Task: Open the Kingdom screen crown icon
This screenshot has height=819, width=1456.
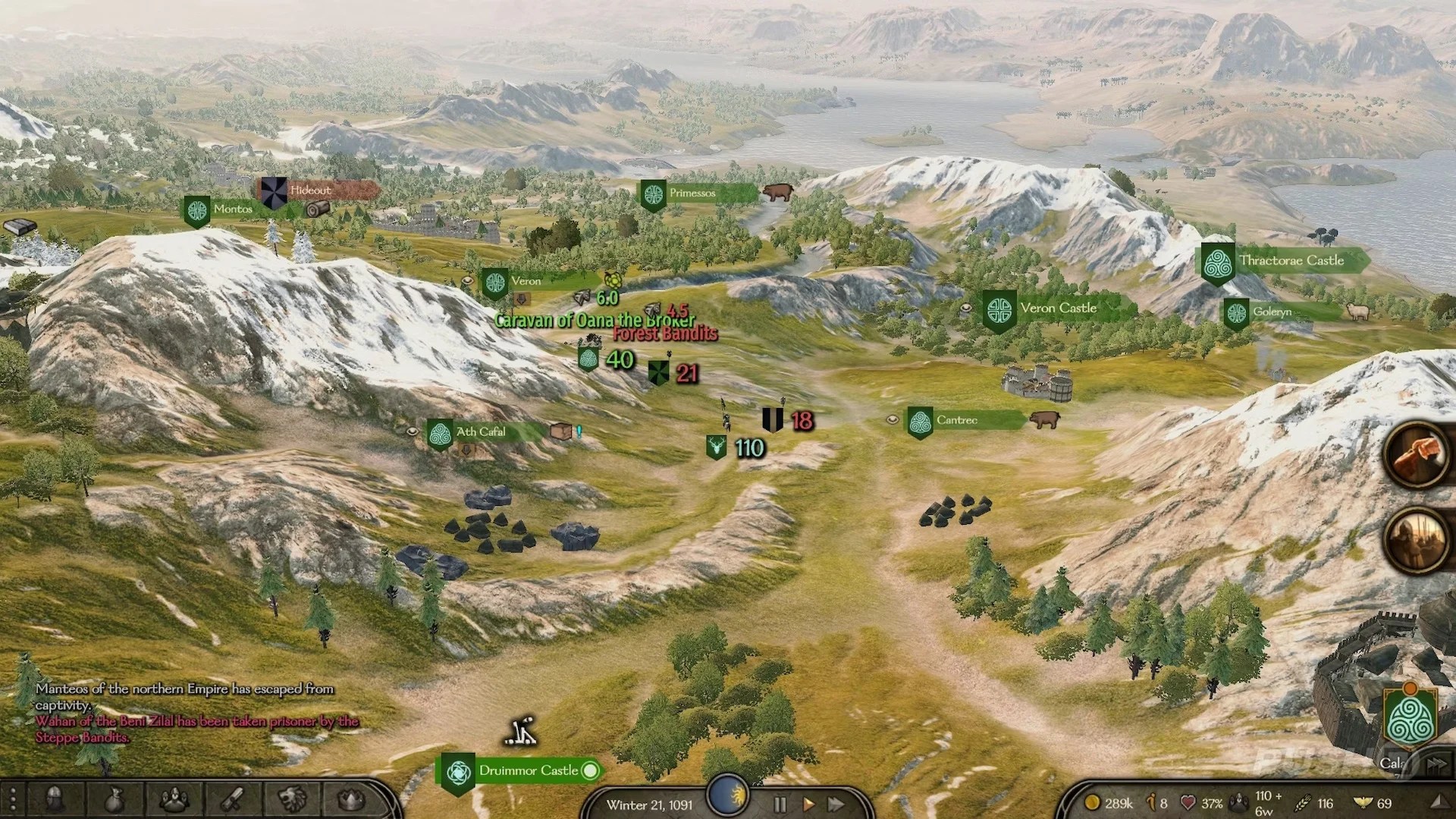Action: [x=350, y=800]
